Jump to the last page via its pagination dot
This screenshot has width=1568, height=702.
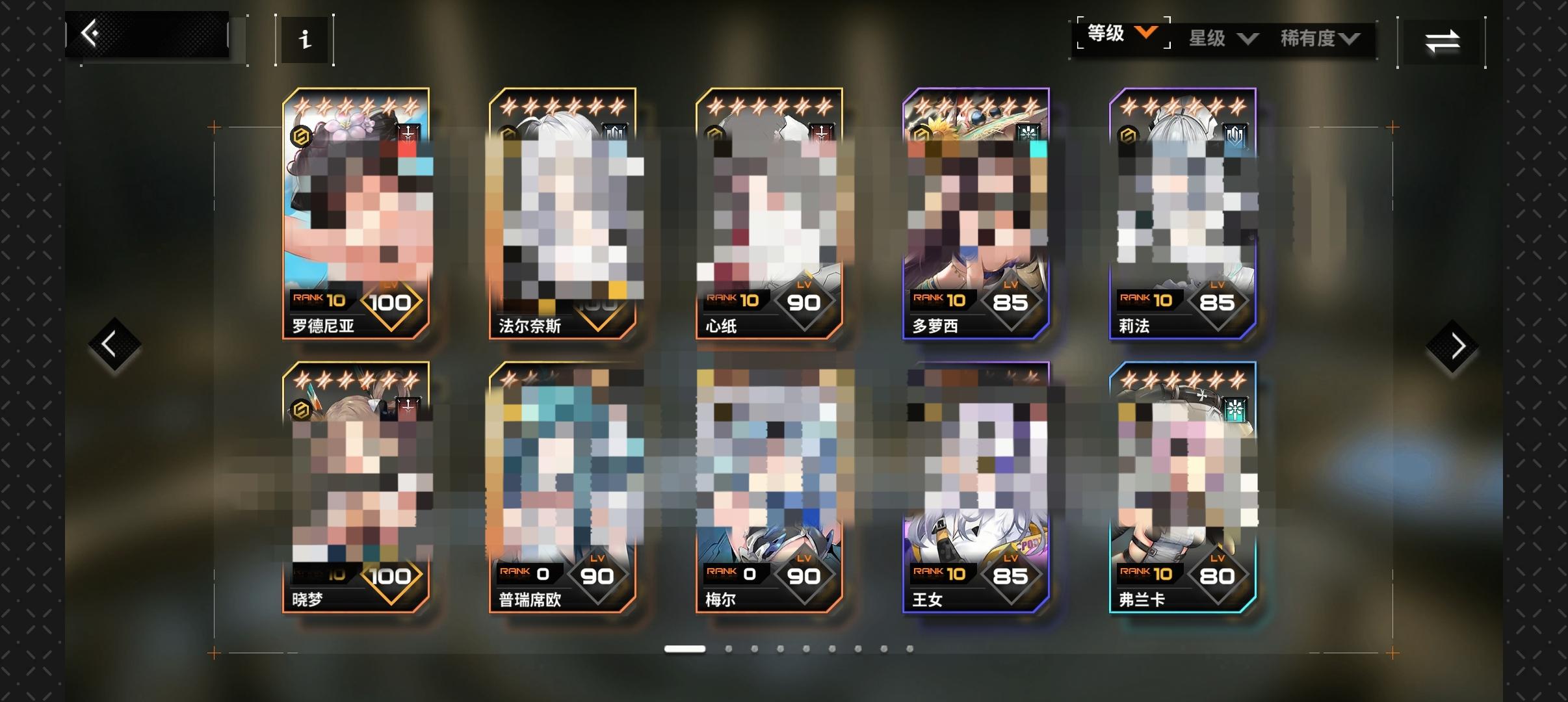coord(910,648)
